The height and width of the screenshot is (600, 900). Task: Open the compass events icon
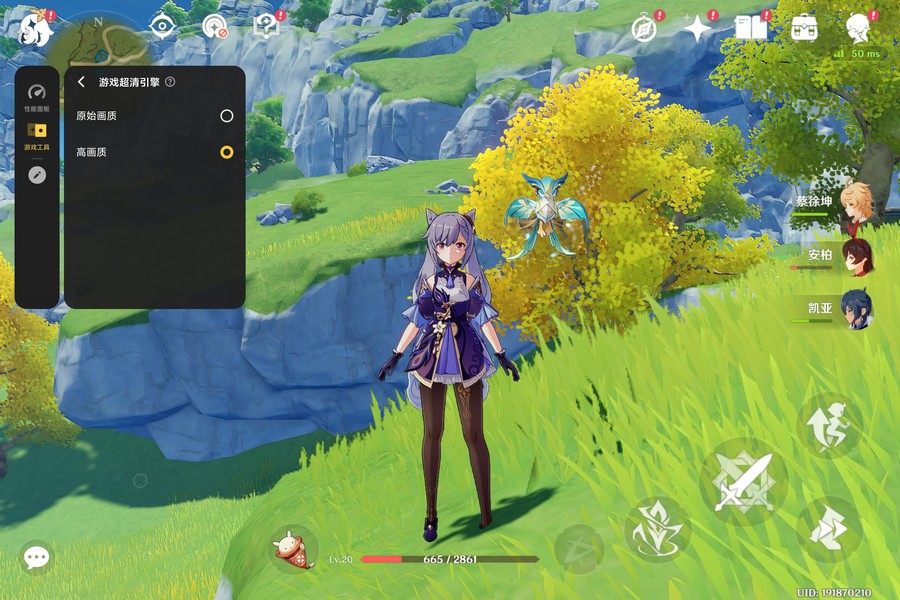(x=645, y=28)
